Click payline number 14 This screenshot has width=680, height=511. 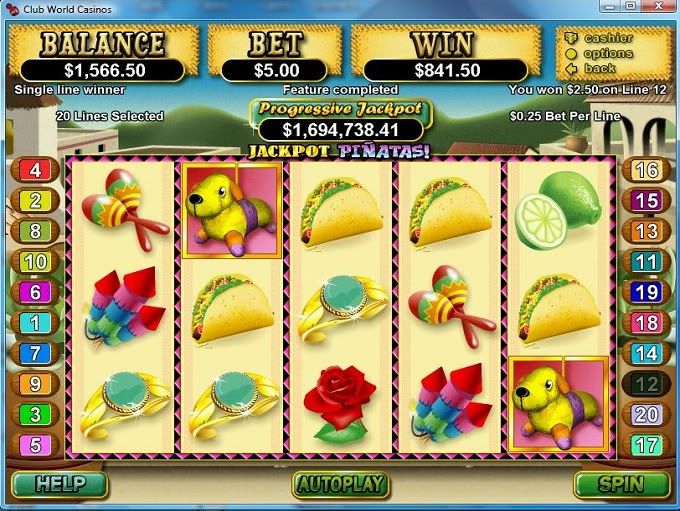(x=646, y=353)
